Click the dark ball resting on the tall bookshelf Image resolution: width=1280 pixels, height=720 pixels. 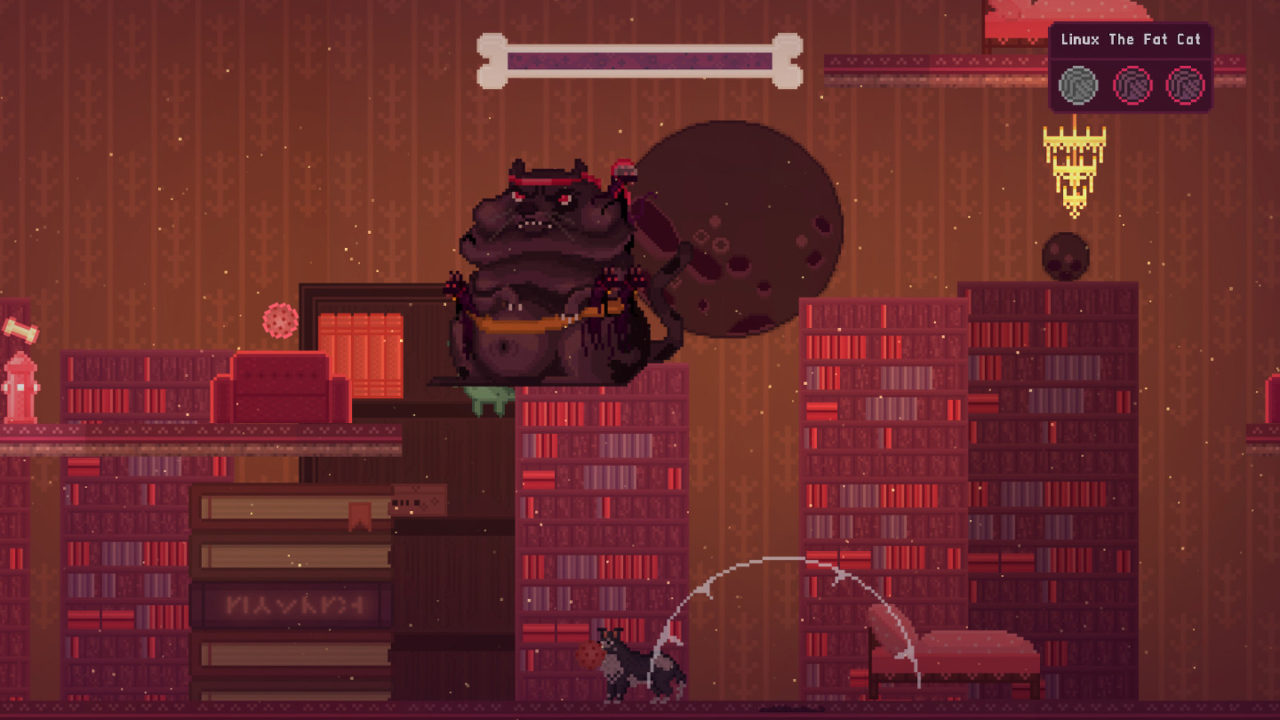pyautogui.click(x=1066, y=254)
